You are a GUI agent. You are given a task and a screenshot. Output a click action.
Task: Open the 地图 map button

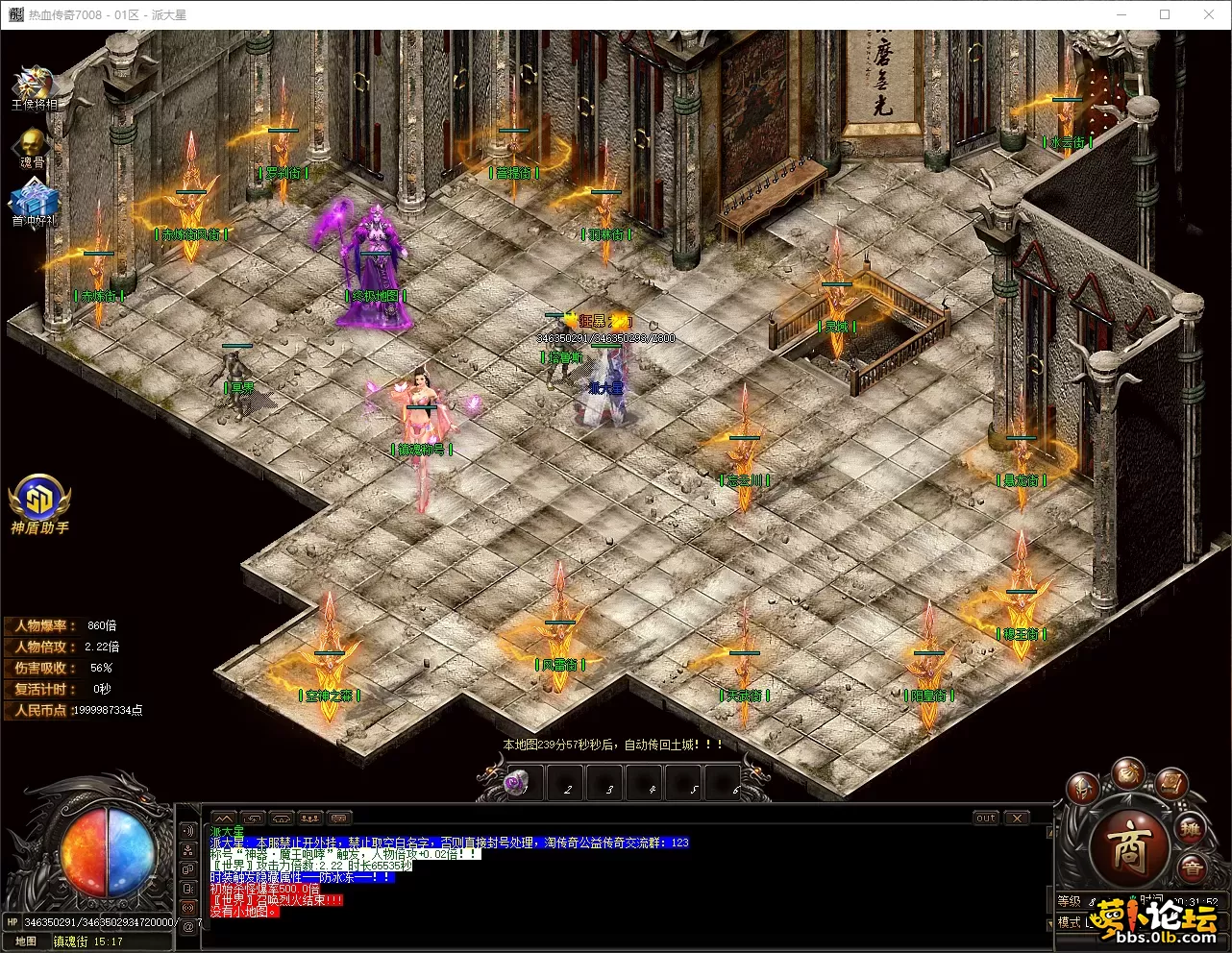(26, 941)
